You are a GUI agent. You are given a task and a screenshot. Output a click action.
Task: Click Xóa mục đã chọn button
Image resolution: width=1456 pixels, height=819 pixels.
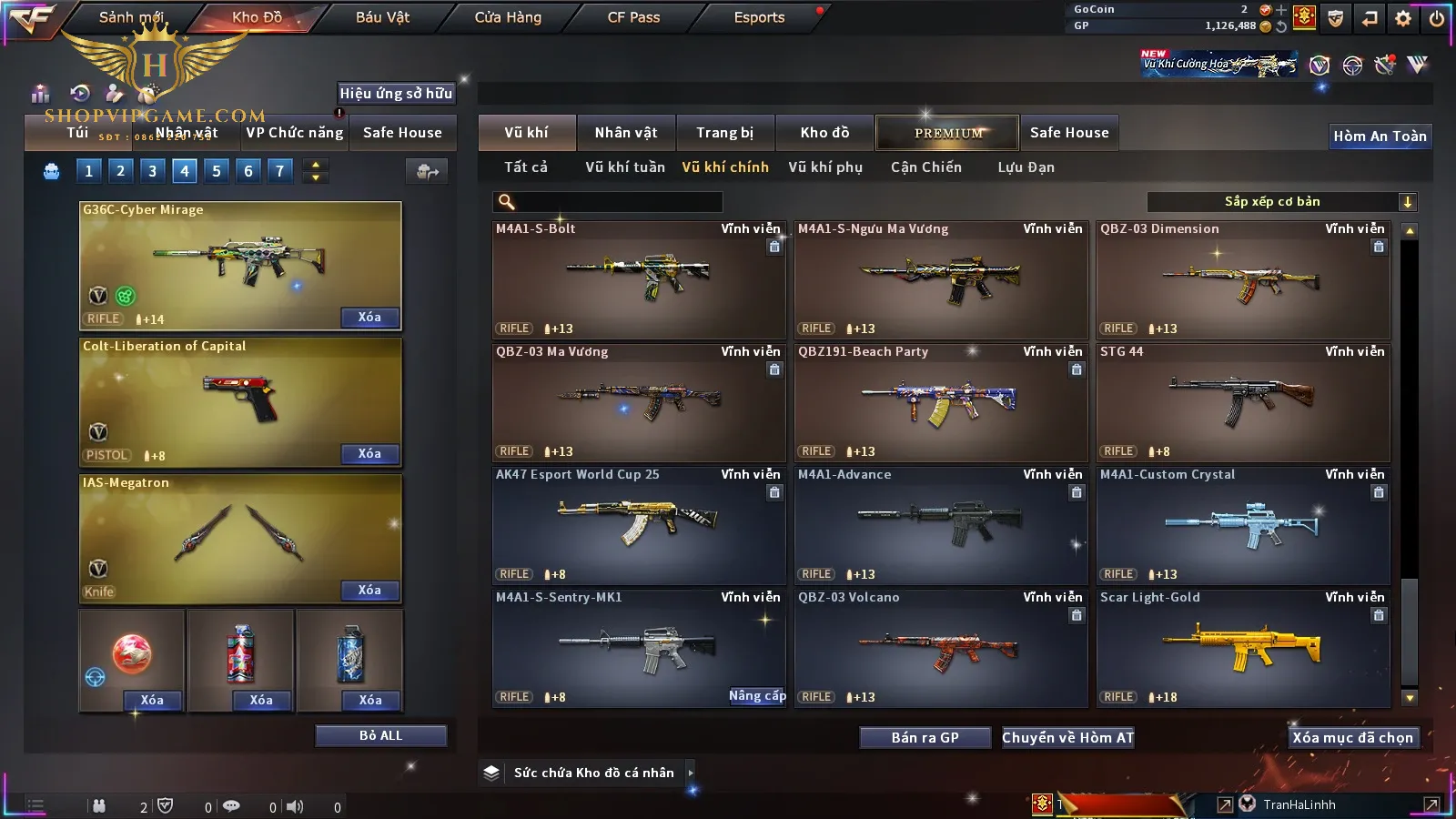click(1352, 738)
